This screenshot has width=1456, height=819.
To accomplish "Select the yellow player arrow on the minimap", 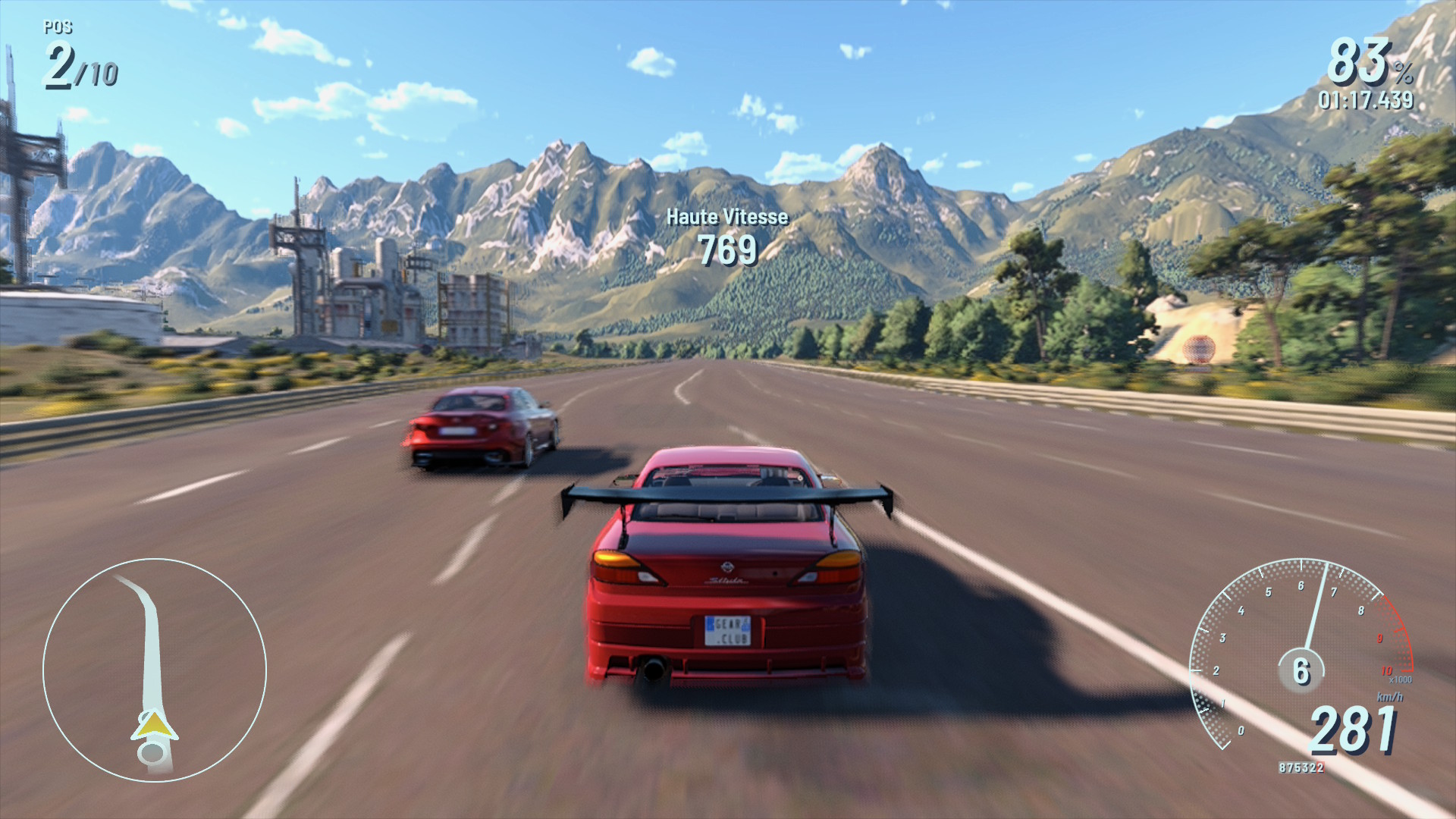I will click(154, 726).
